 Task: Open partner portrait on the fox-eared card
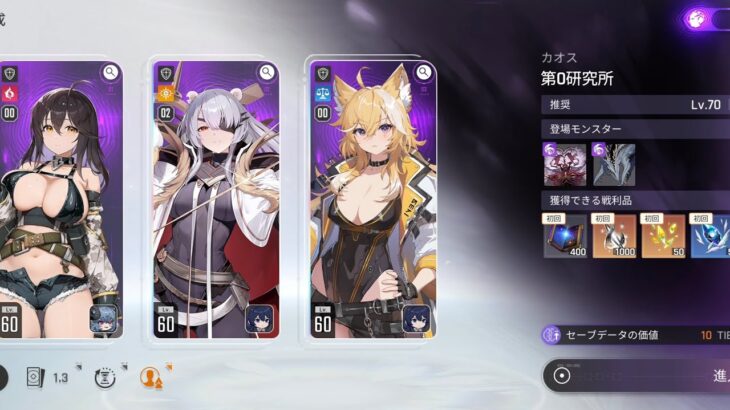click(x=417, y=319)
